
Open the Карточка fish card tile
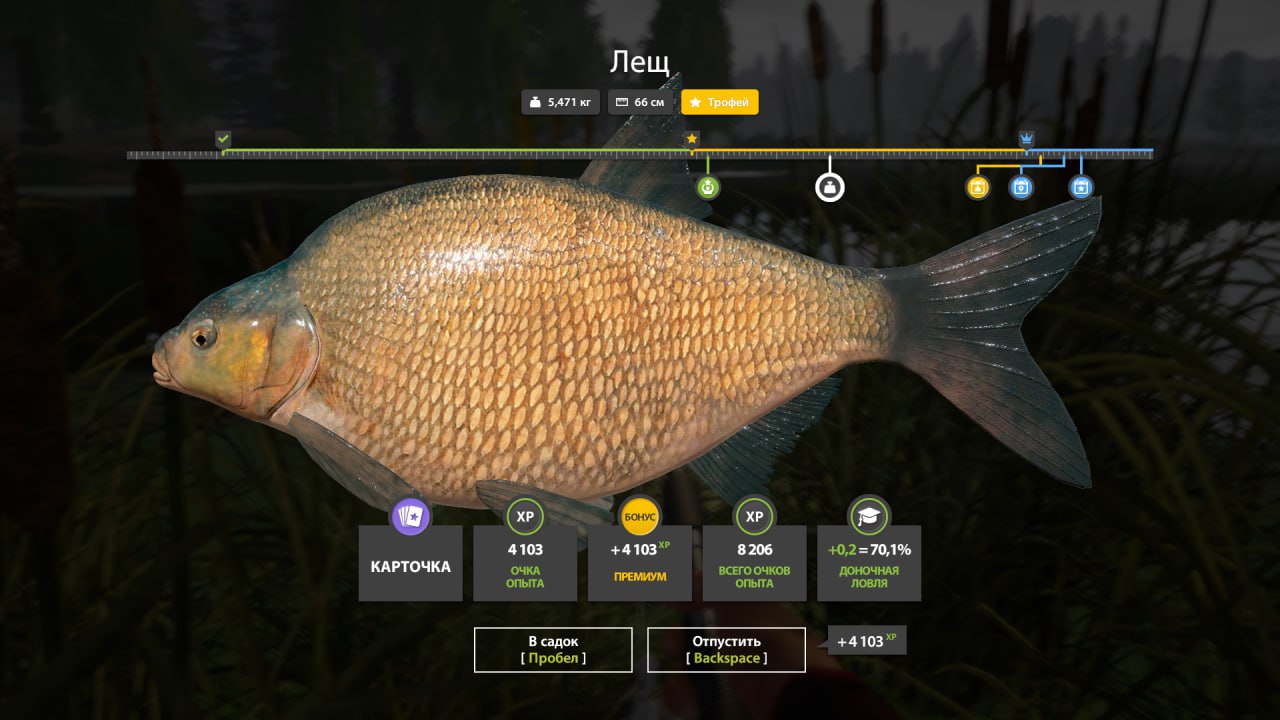pyautogui.click(x=410, y=563)
